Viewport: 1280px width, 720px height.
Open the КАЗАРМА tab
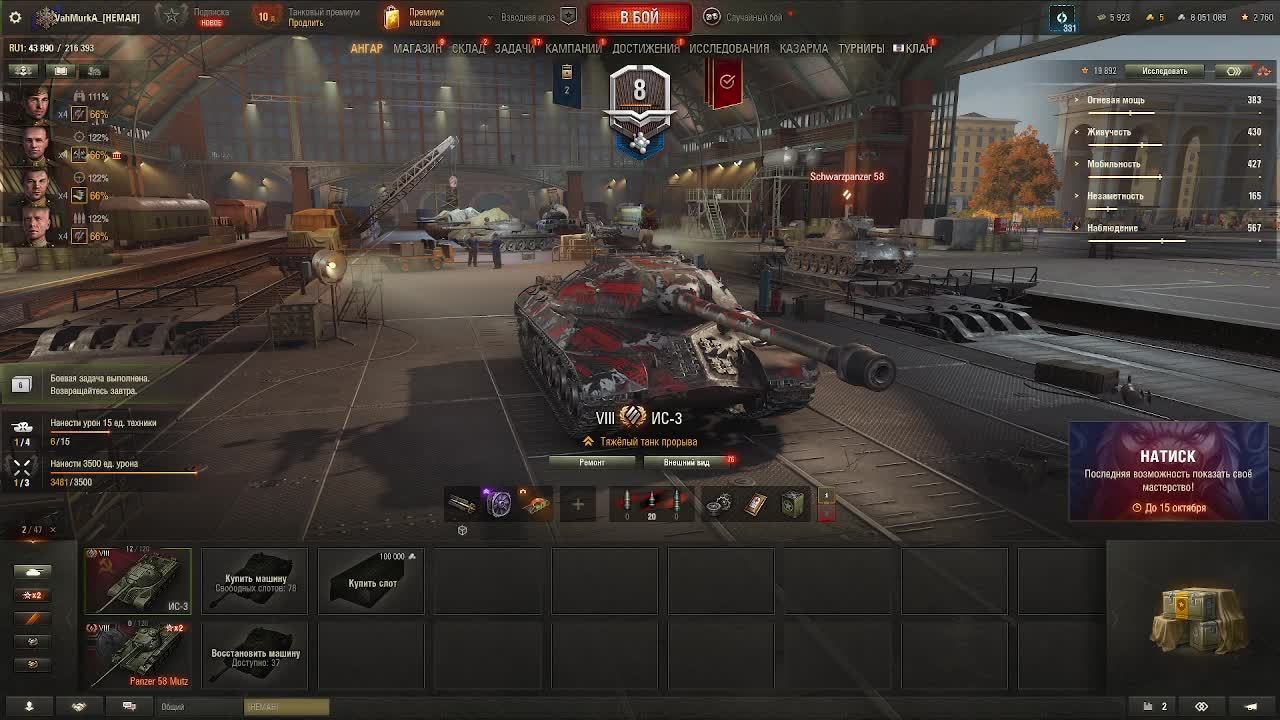[803, 48]
